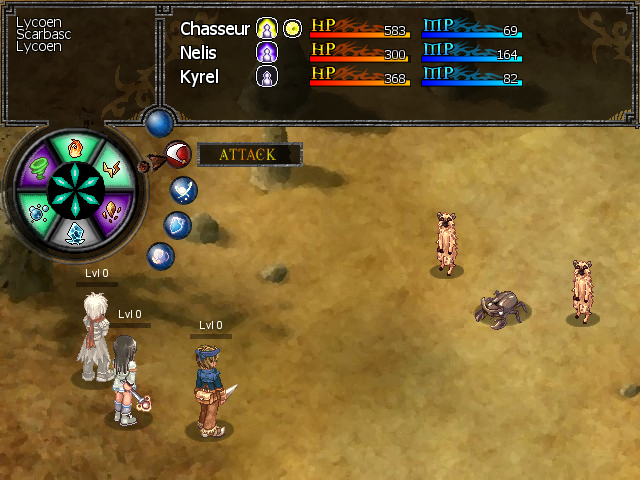Screen dimensions: 640x480
Task: Click Nelis's purple character portrait icon
Action: click(267, 52)
